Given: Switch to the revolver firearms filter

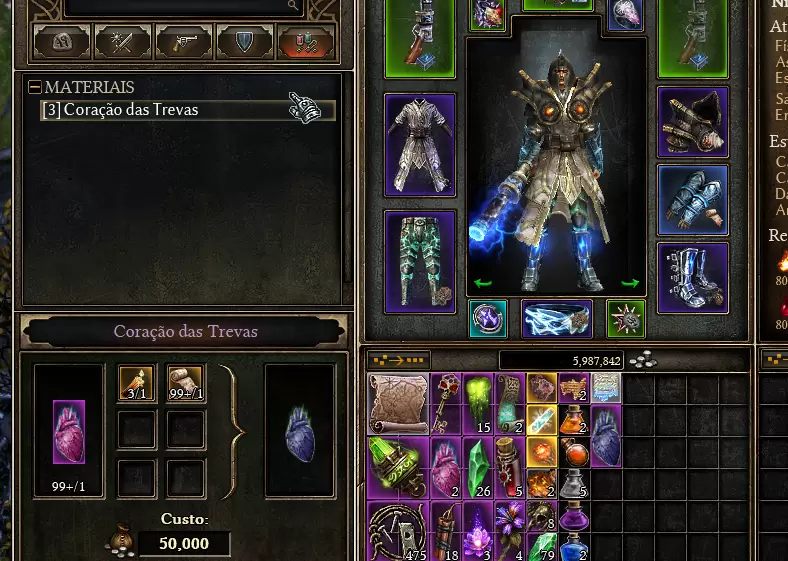Looking at the screenshot, I should [183, 42].
